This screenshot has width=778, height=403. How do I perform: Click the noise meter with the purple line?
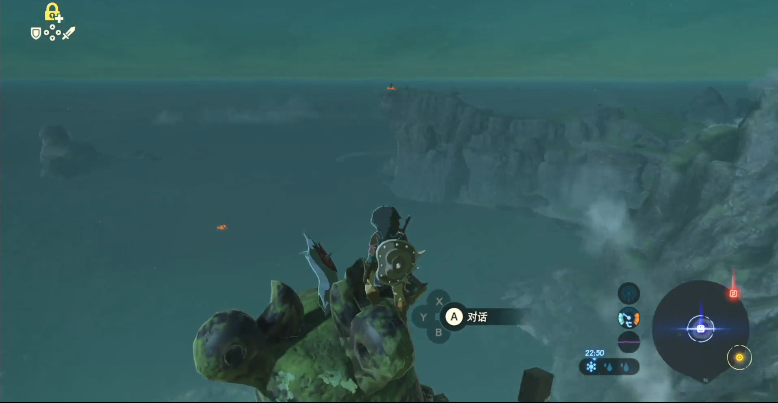(628, 342)
